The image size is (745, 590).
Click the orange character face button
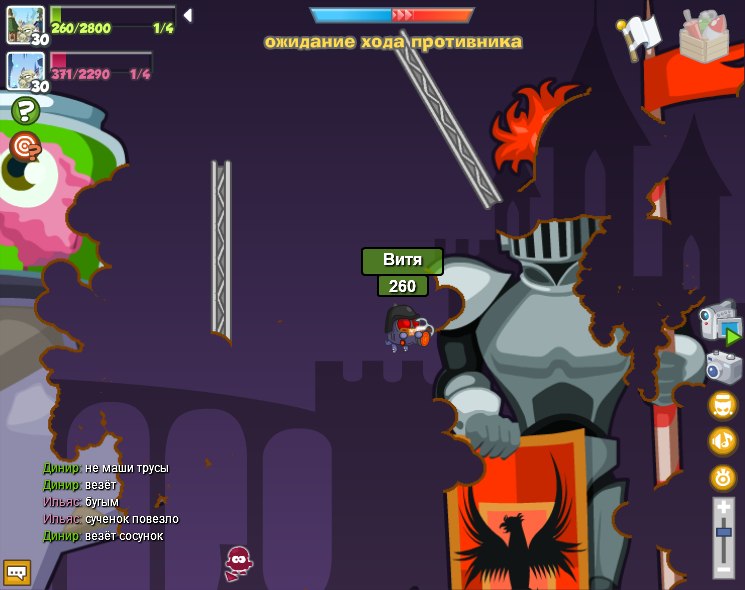(x=723, y=405)
